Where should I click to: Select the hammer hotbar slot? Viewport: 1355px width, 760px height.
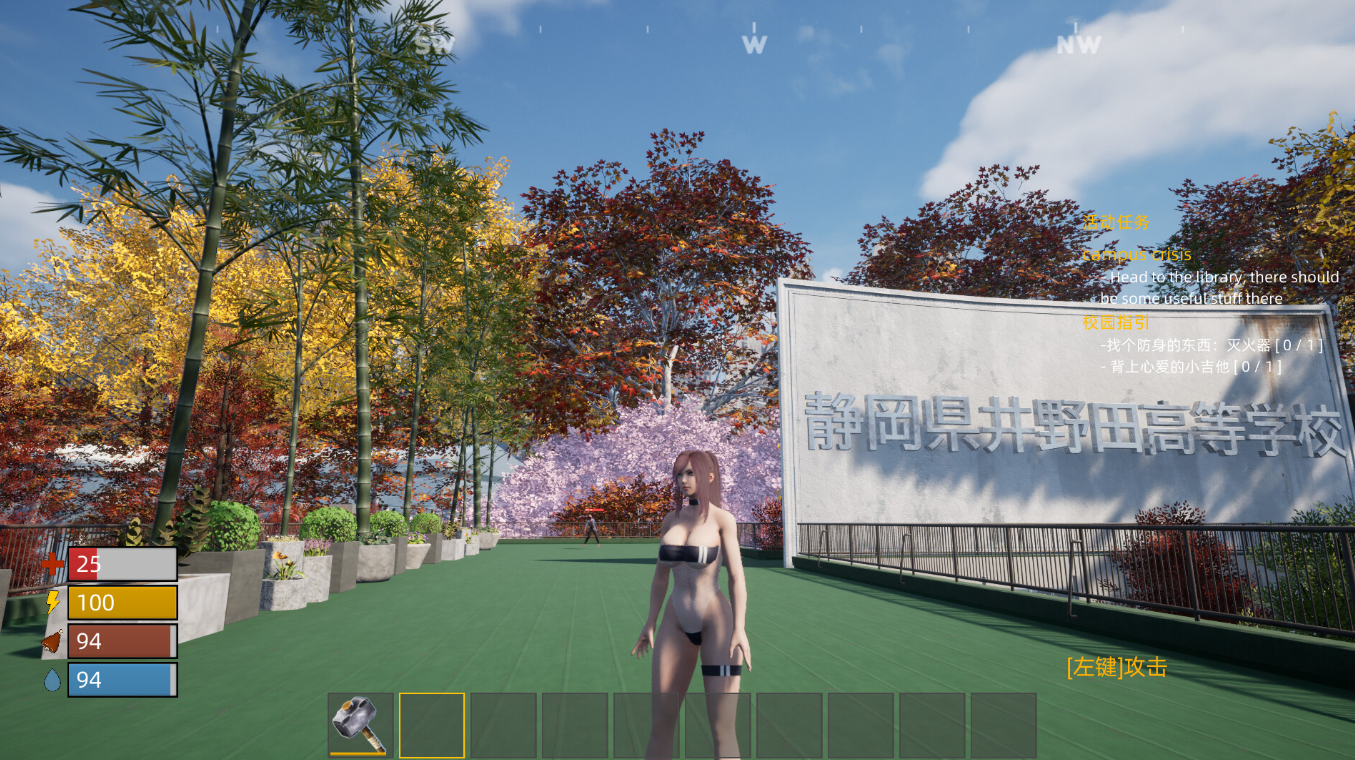pyautogui.click(x=360, y=725)
